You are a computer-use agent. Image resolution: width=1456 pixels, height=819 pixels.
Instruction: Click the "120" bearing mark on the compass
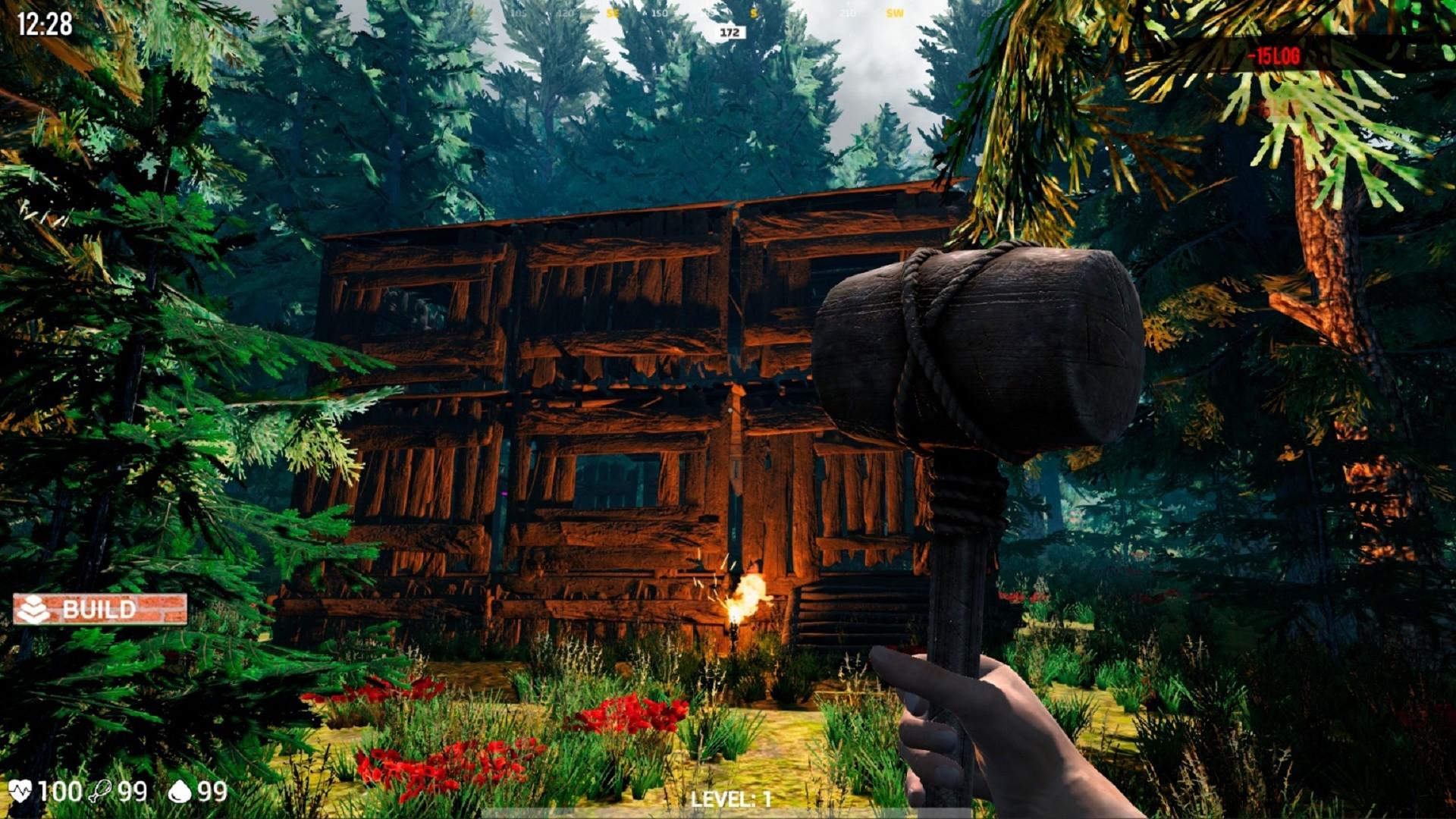(x=565, y=12)
